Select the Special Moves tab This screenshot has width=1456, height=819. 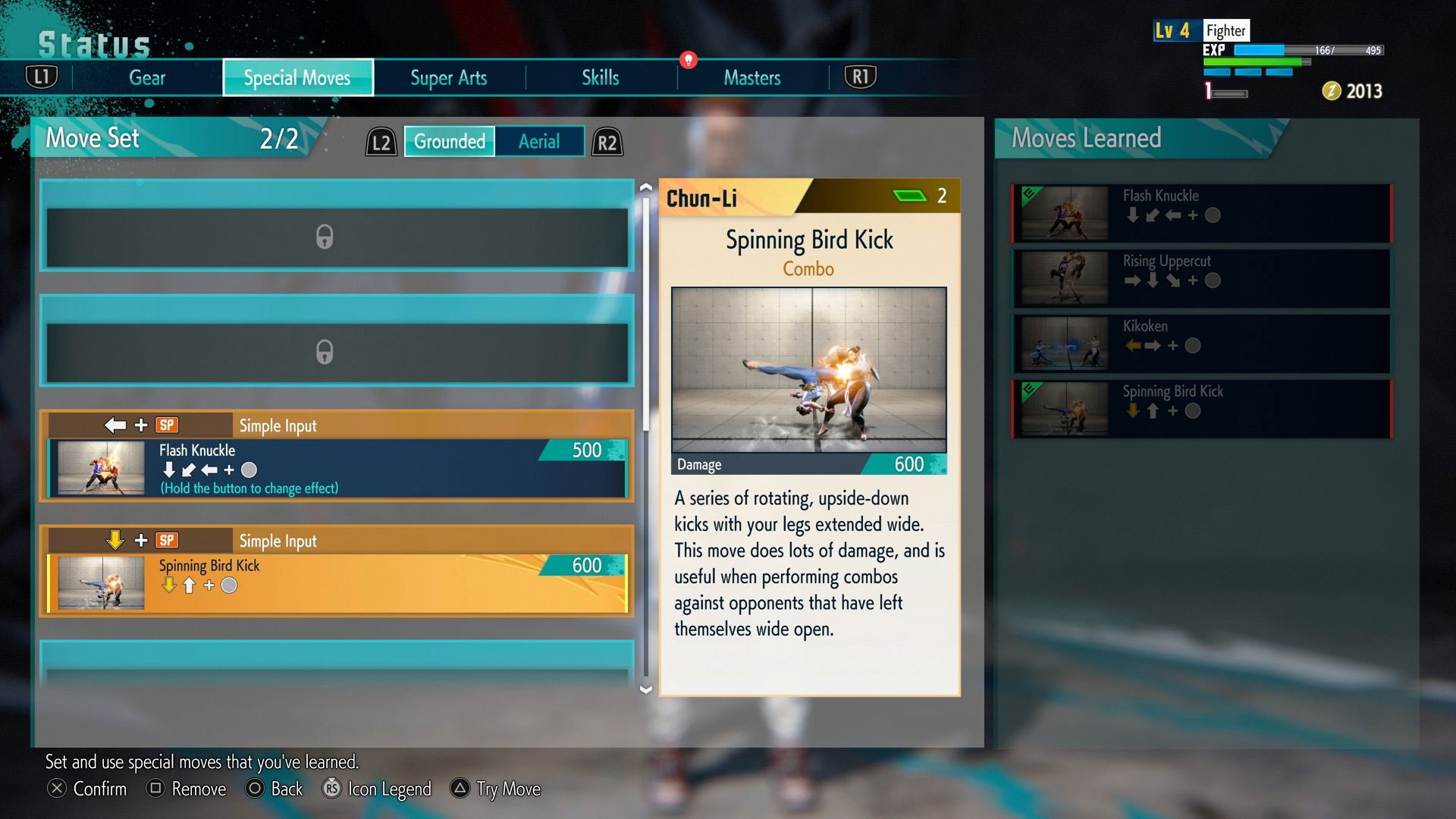(x=297, y=77)
